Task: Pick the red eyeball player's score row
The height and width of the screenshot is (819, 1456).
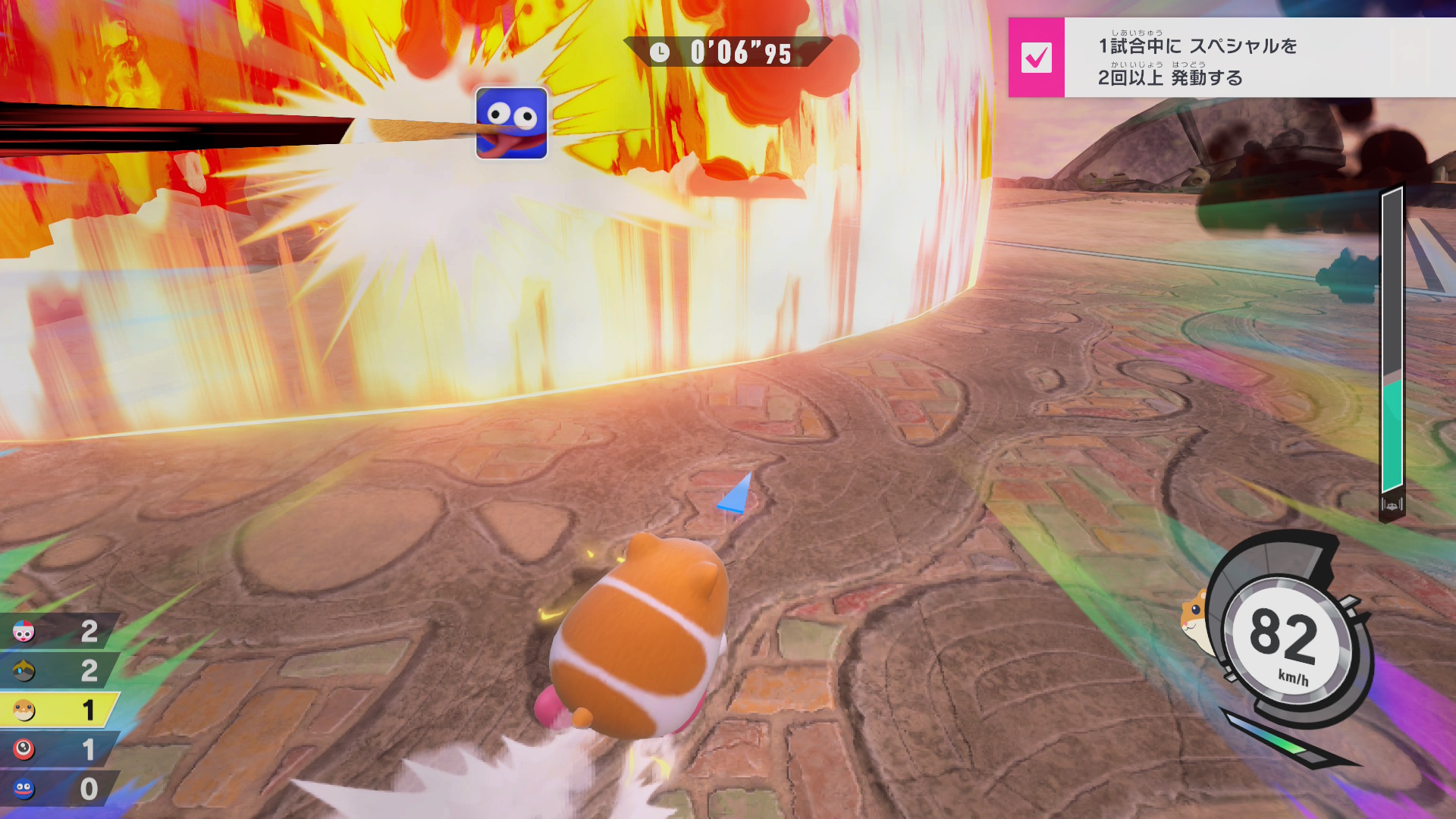Action: (x=59, y=749)
